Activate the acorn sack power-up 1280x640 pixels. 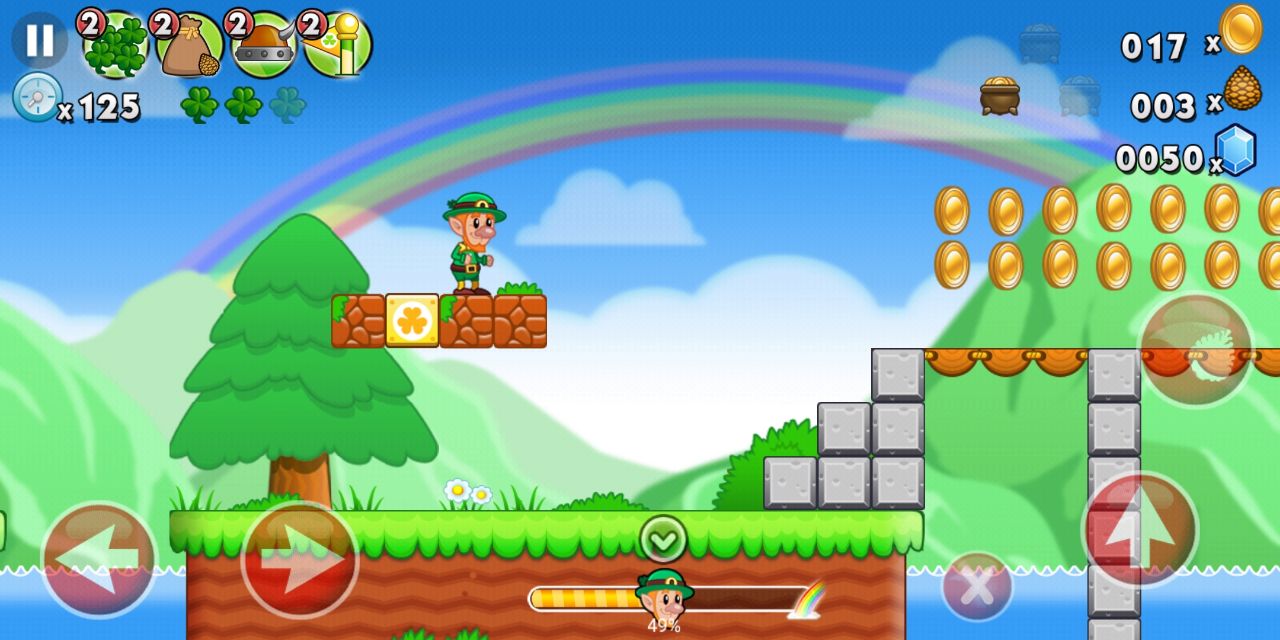tap(190, 45)
